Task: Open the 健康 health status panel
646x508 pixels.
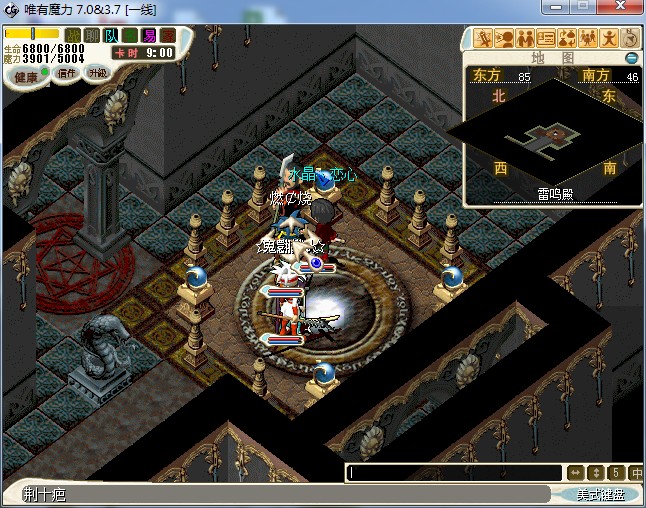Action: [x=27, y=77]
